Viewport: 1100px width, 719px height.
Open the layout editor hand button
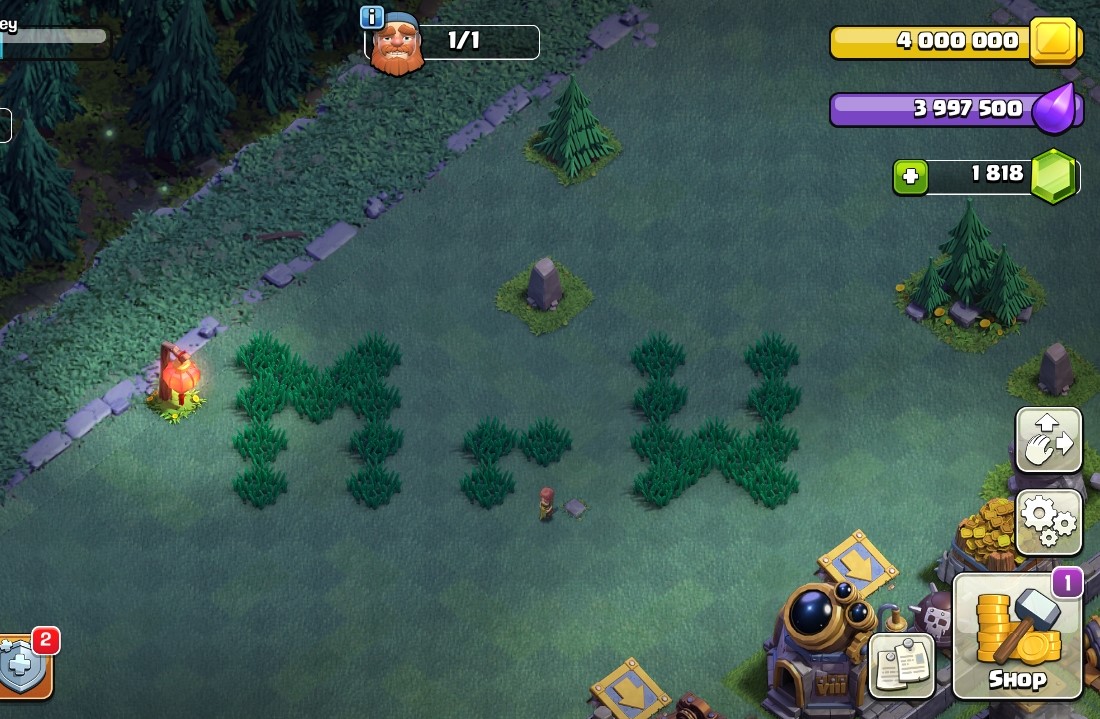[1048, 440]
